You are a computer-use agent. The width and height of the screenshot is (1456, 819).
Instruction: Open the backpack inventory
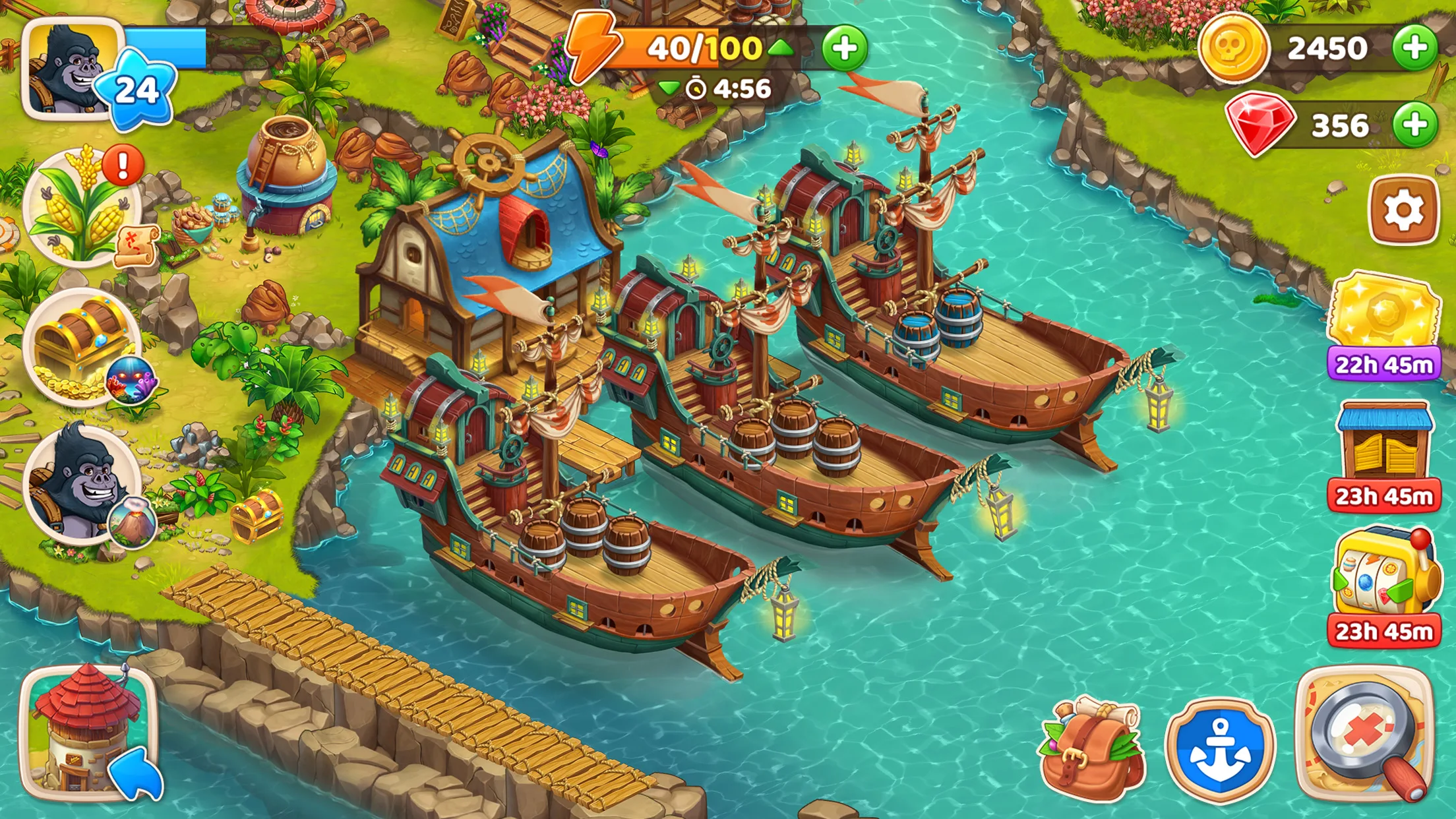(1092, 748)
